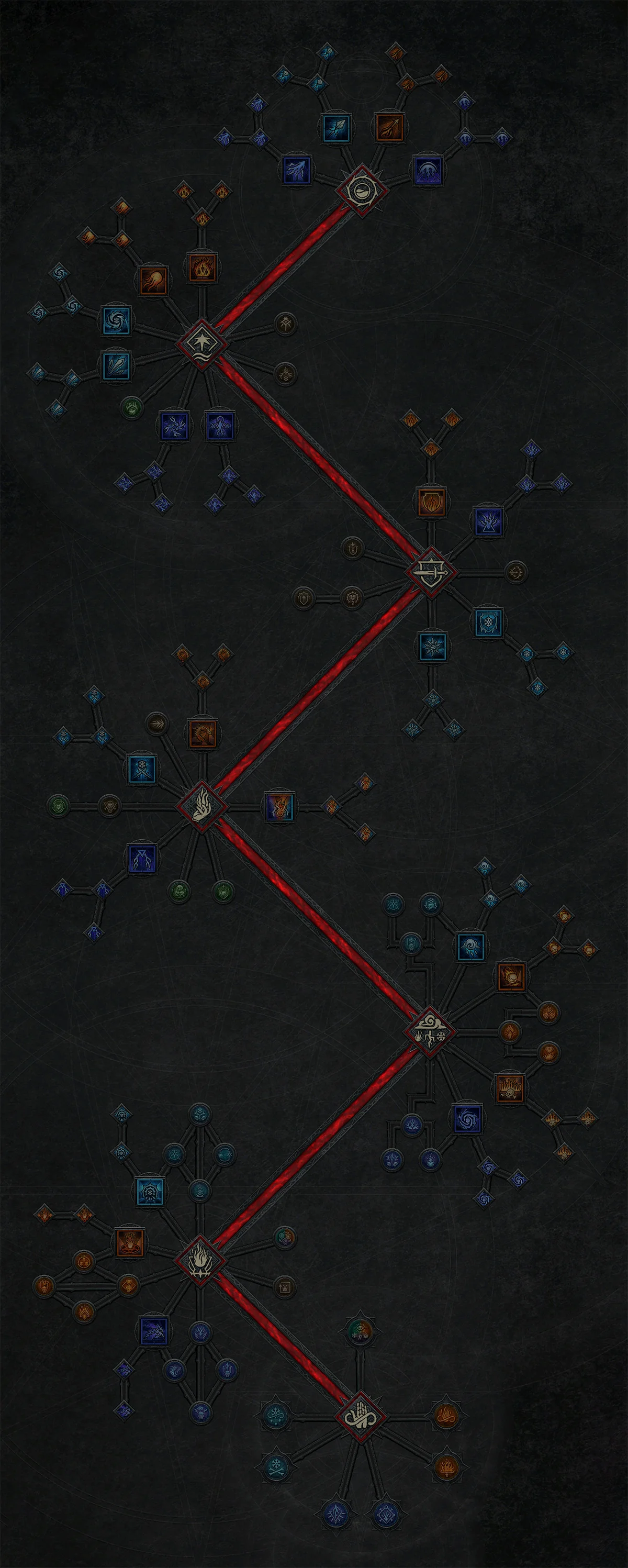
Task: Select the Chain Lightning skill node
Action: pyautogui.click(x=175, y=426)
